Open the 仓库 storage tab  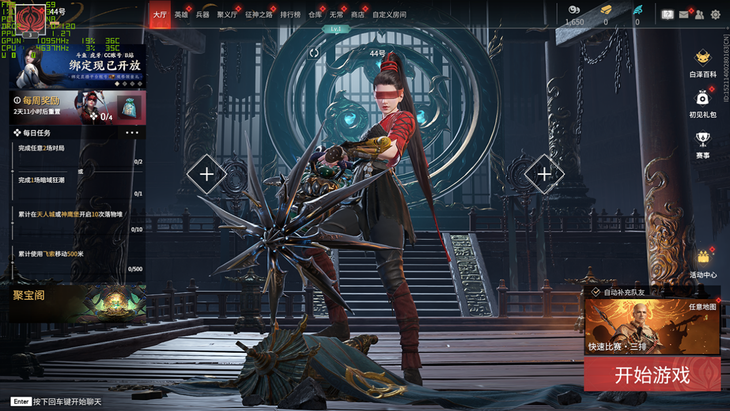pos(315,15)
